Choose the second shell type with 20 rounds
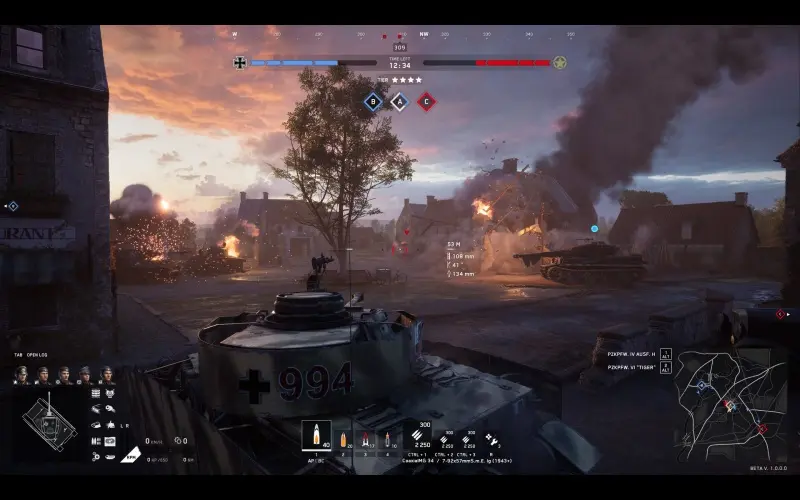Screen dimensions: 800x500 (x=344, y=438)
